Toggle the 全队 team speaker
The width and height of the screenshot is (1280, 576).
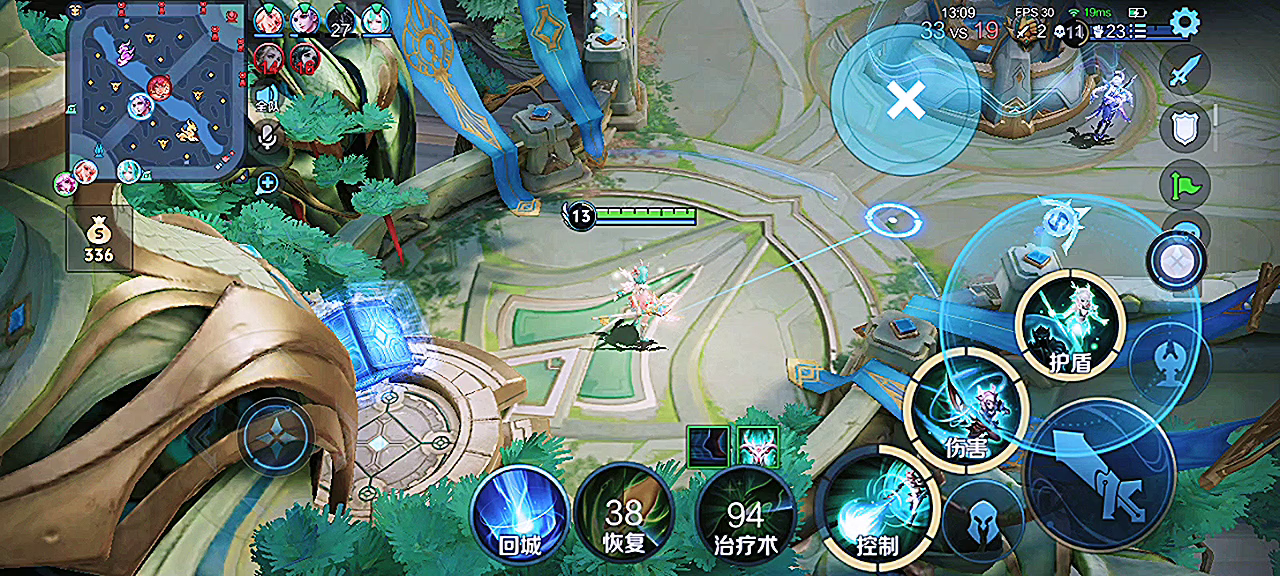click(267, 94)
